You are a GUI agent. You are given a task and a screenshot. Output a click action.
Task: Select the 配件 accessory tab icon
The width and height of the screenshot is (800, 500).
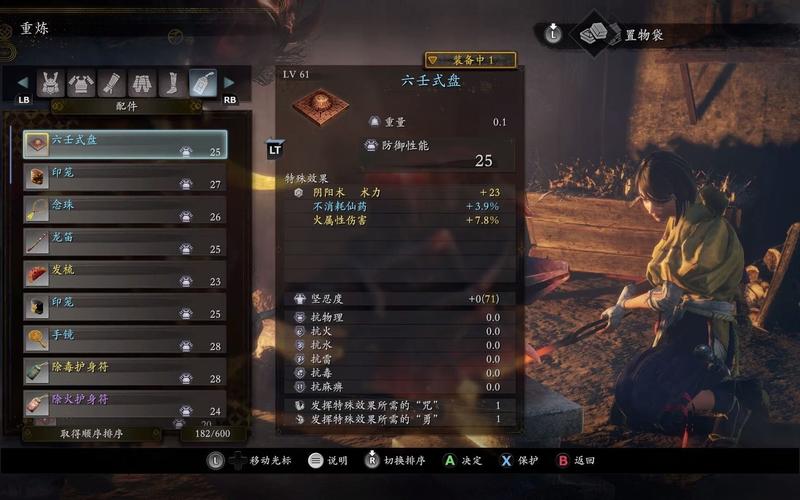pos(203,83)
